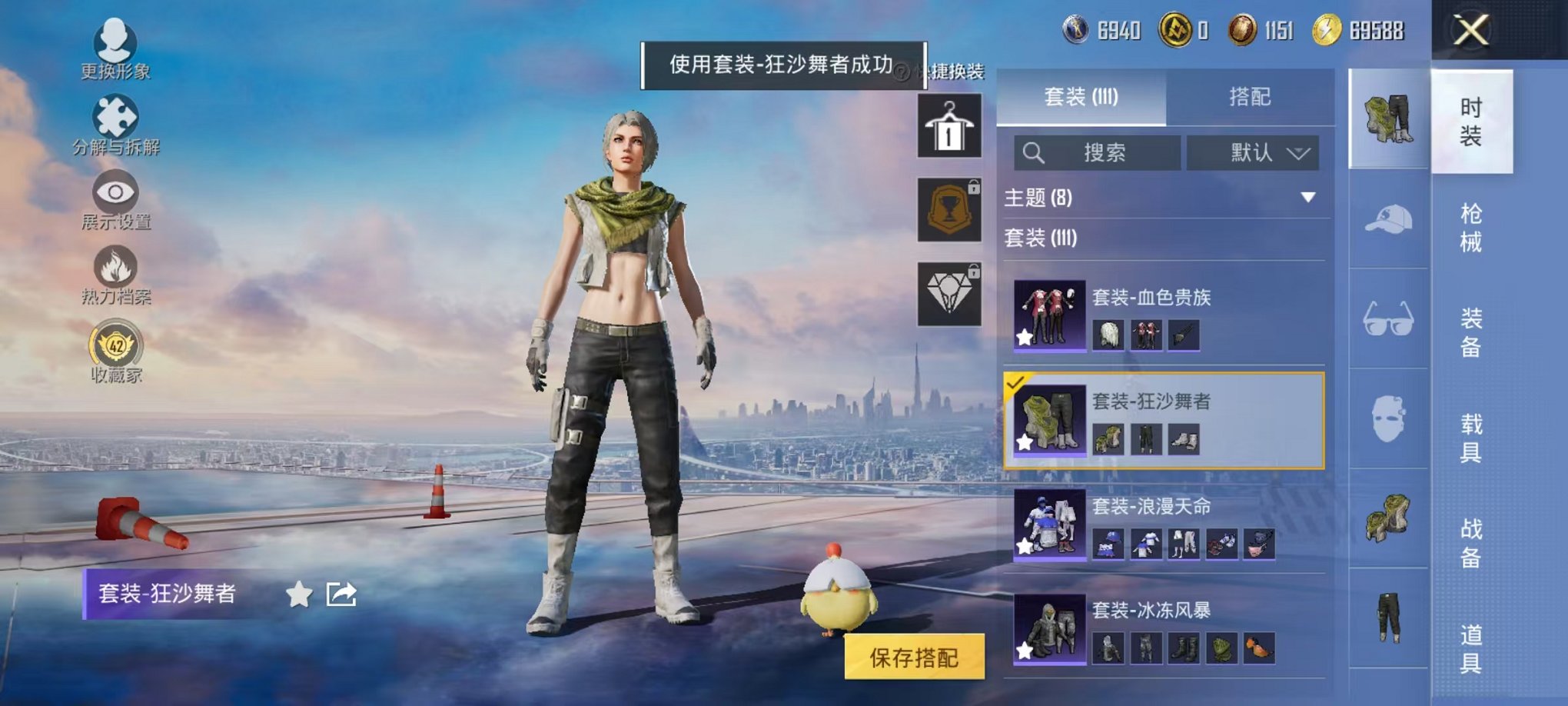The height and width of the screenshot is (706, 1568).
Task: Select the trophy showcase icon
Action: (x=948, y=209)
